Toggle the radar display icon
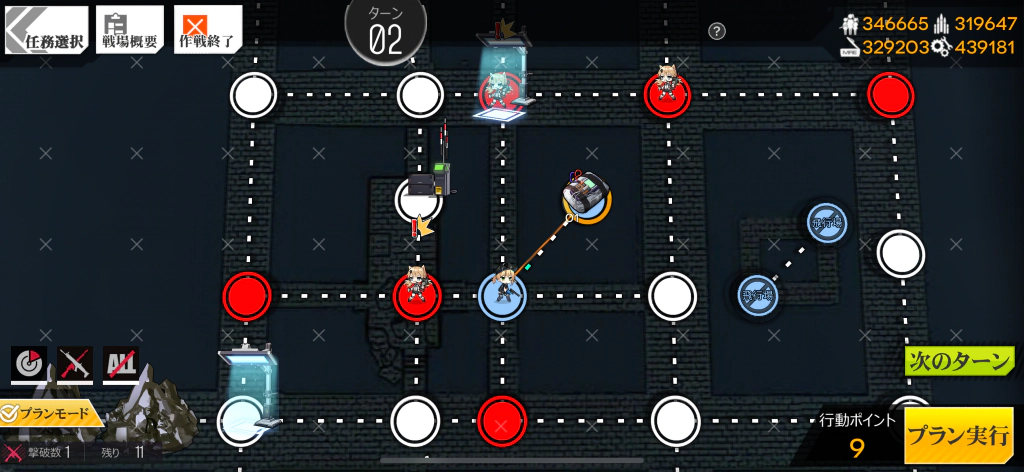This screenshot has width=1024, height=472. coord(29,365)
